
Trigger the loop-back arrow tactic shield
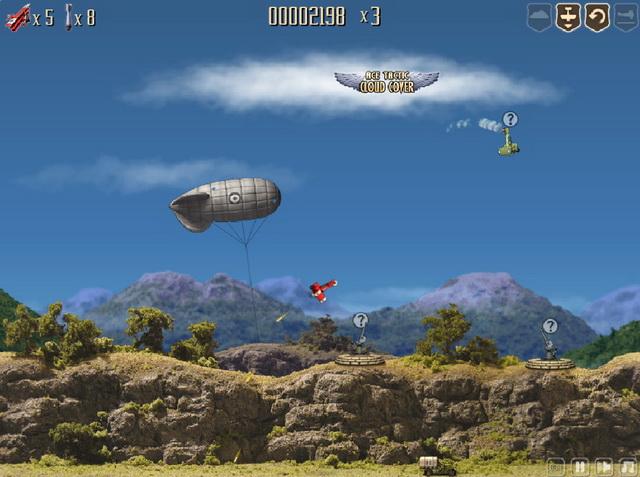pyautogui.click(x=597, y=17)
